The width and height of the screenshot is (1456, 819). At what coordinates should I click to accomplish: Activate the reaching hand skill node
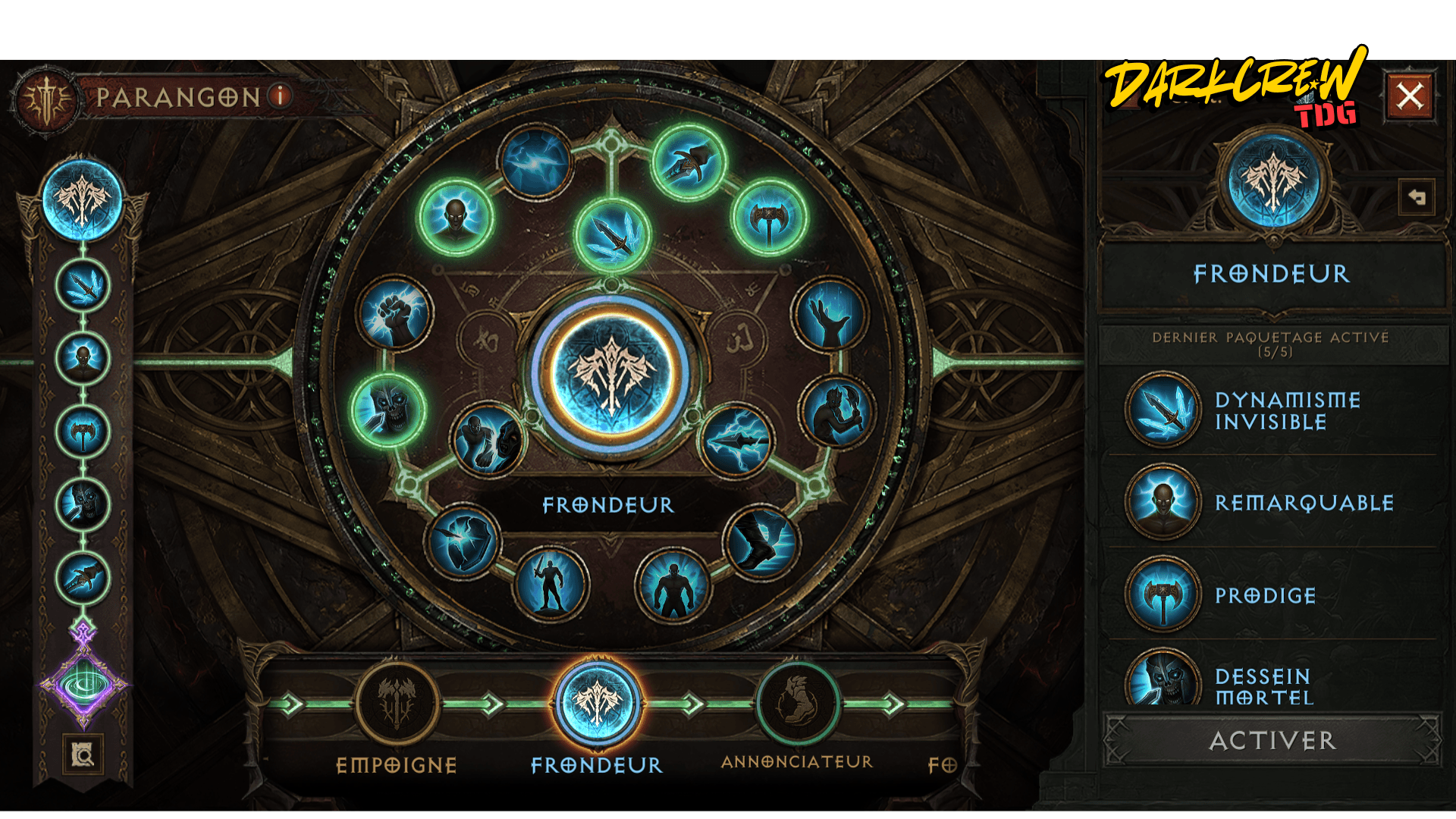click(830, 315)
